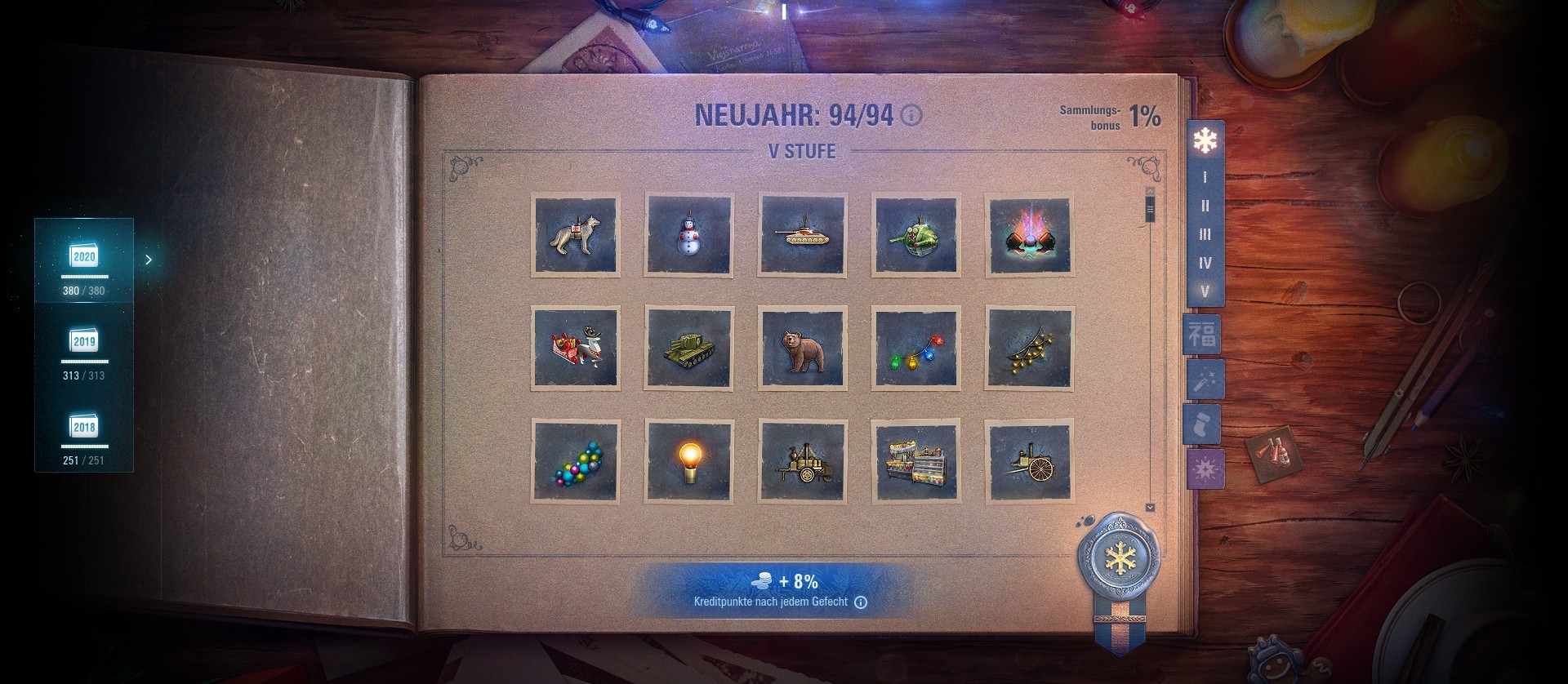Jump to tier IV decorations
1568x684 pixels.
click(1205, 263)
